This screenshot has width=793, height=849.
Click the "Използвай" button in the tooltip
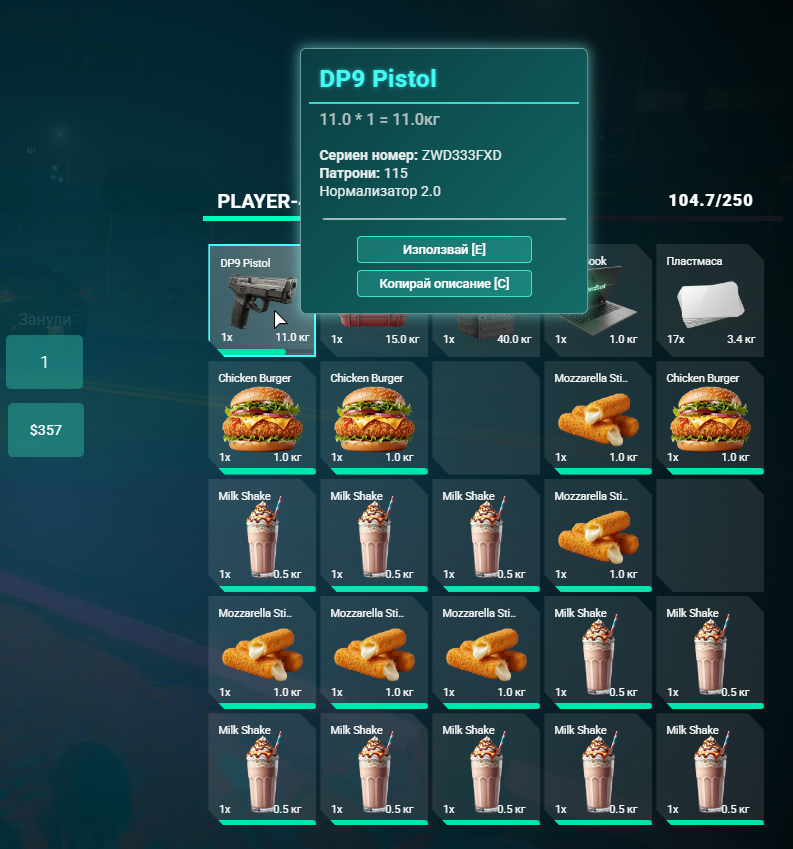(x=444, y=249)
